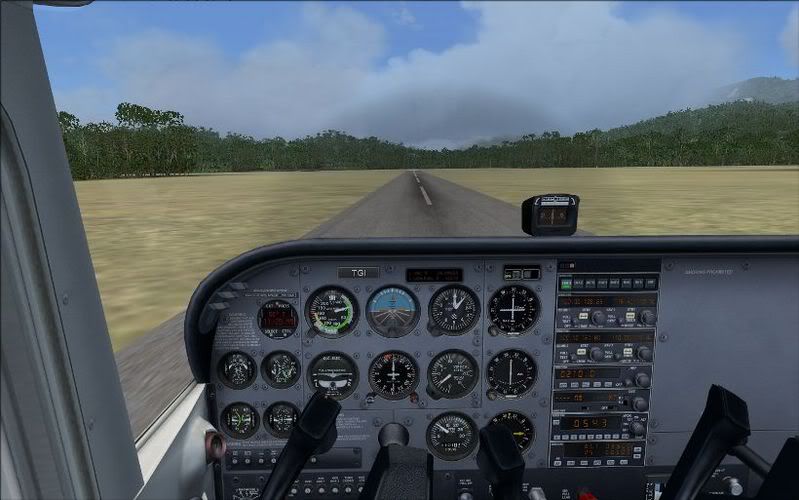Screen dimensions: 799x500
Task: Click the altimeter gauge
Action: coord(453,309)
